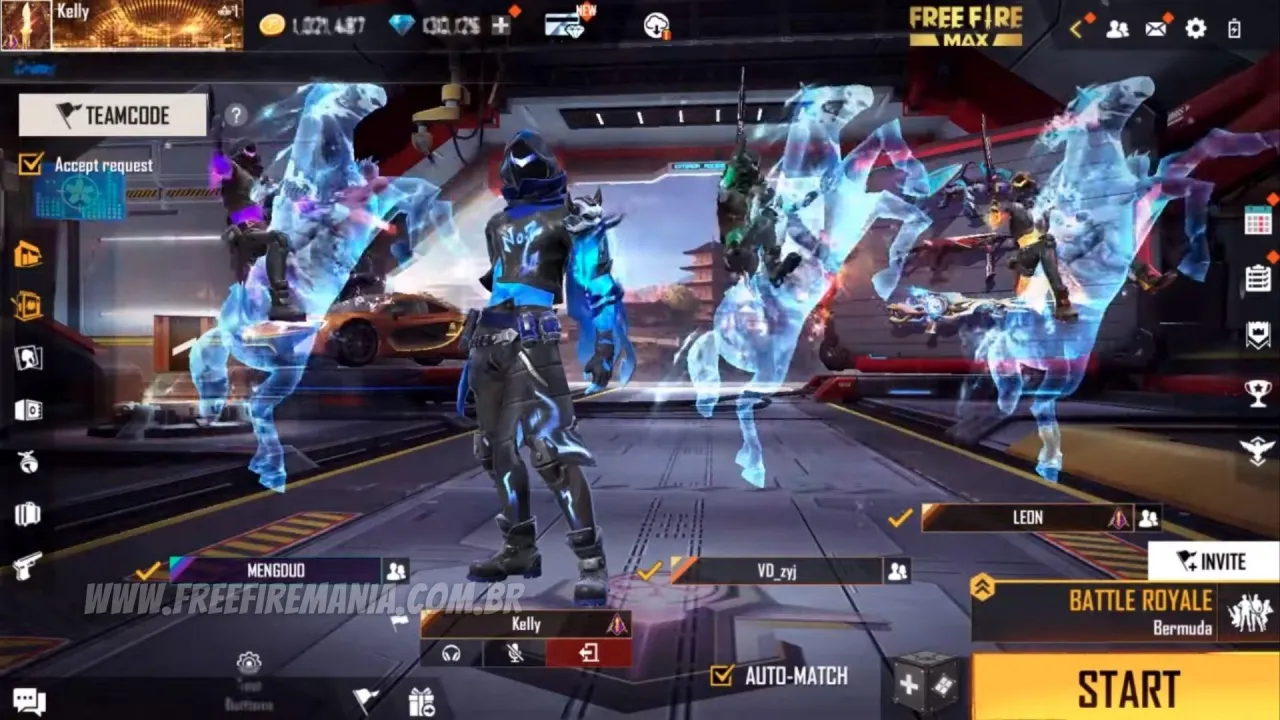Viewport: 1280px width, 720px height.
Task: Open the mail envelope inbox
Action: coord(1156,28)
